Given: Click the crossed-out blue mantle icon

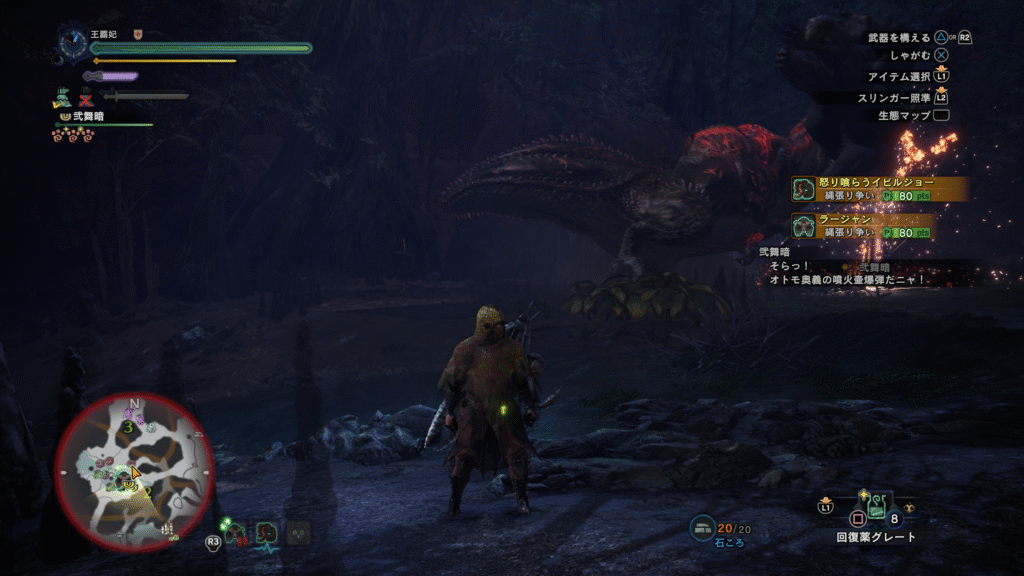Looking at the screenshot, I should click(x=87, y=98).
